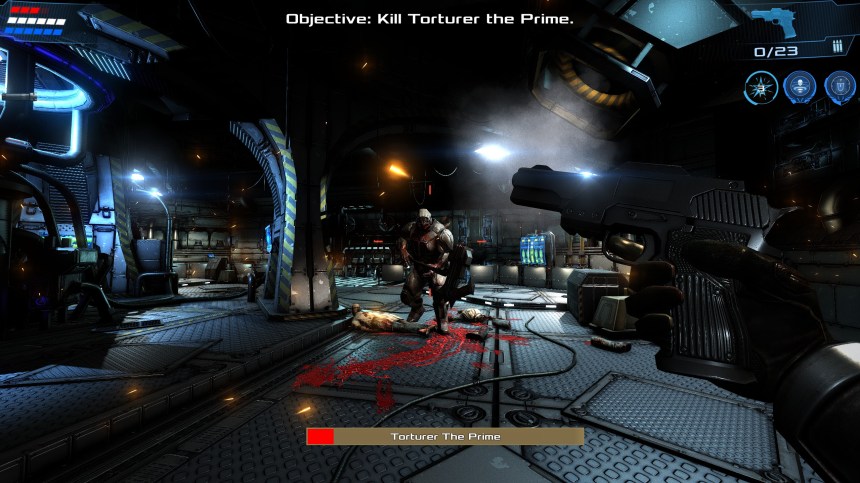This screenshot has height=483, width=860.
Task: Activate the starburst ability icon
Action: [761, 87]
